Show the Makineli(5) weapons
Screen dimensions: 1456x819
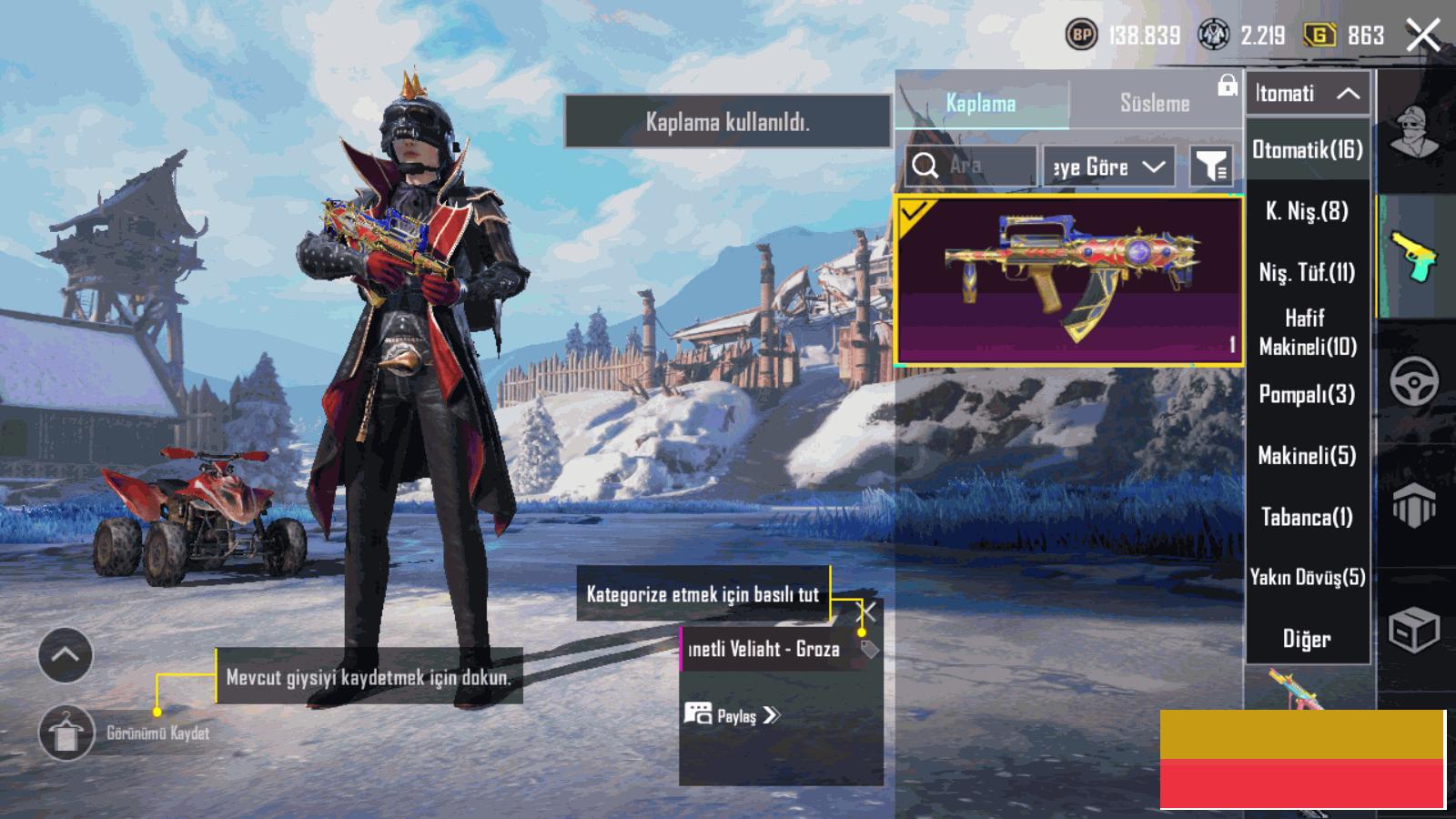click(x=1308, y=455)
